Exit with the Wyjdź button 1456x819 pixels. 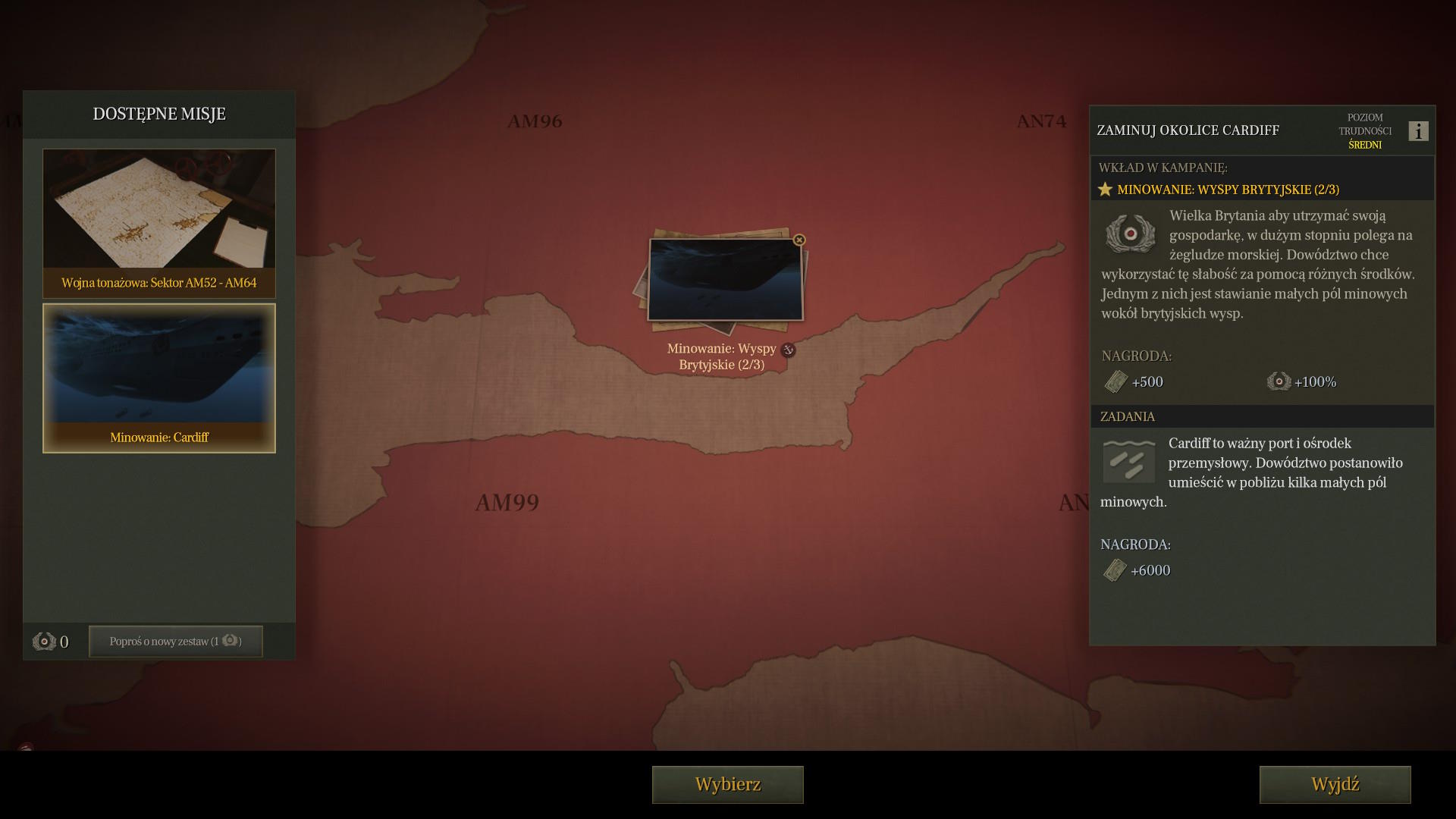click(1335, 784)
